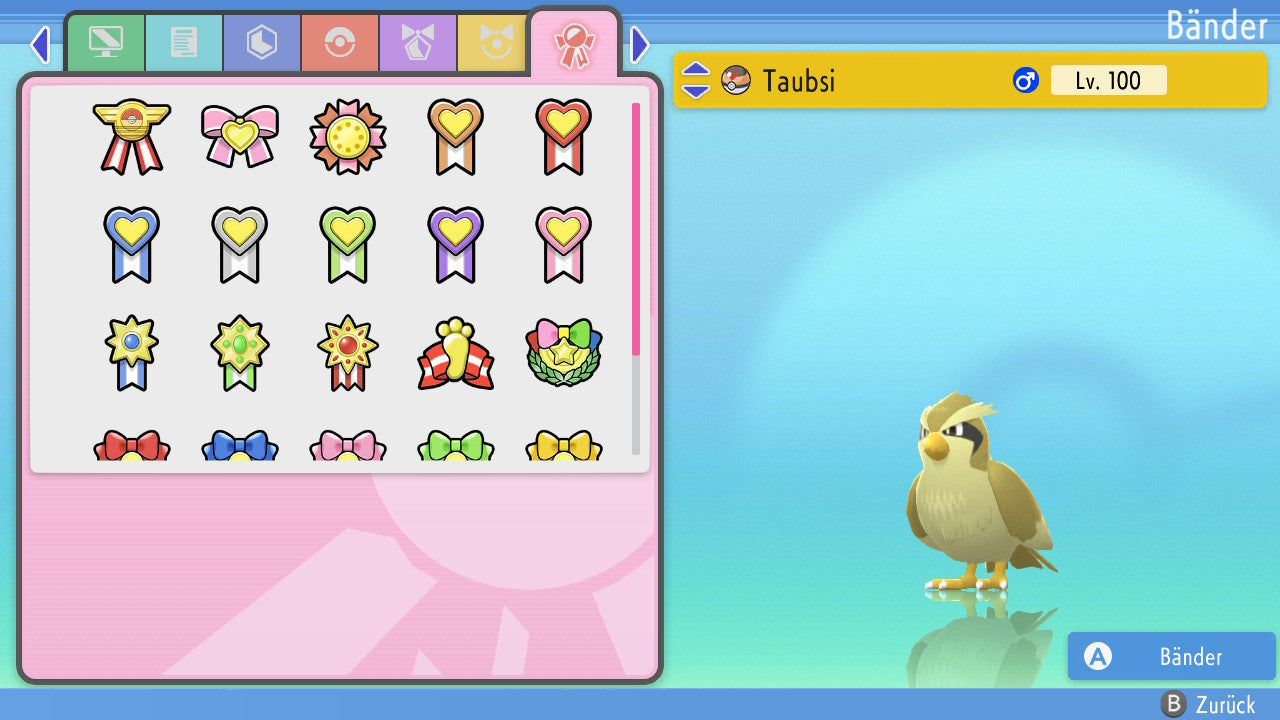Click the pink ribbon list scrollbar
This screenshot has height=720, width=1280.
tap(636, 228)
